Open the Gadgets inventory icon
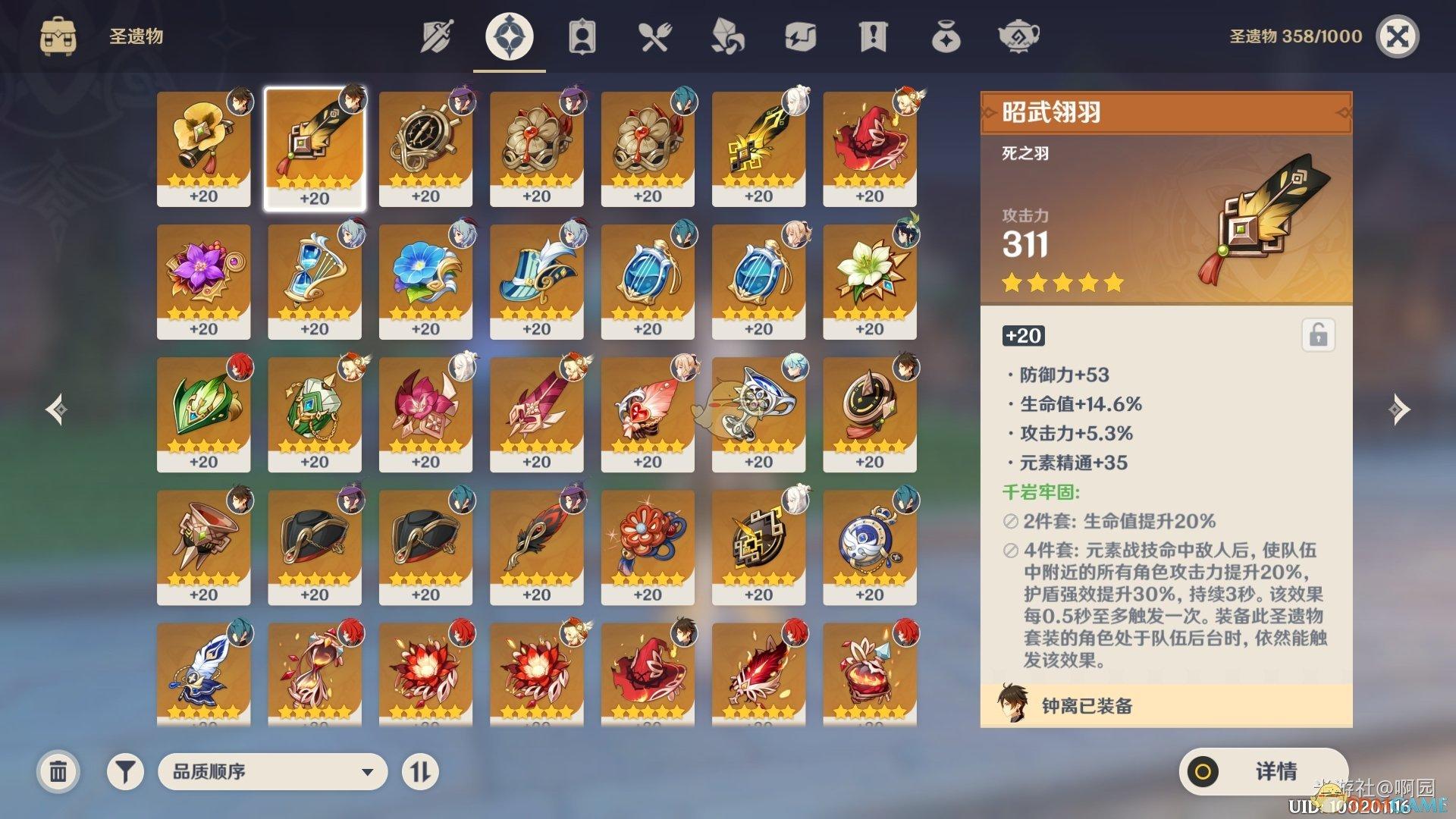 799,35
